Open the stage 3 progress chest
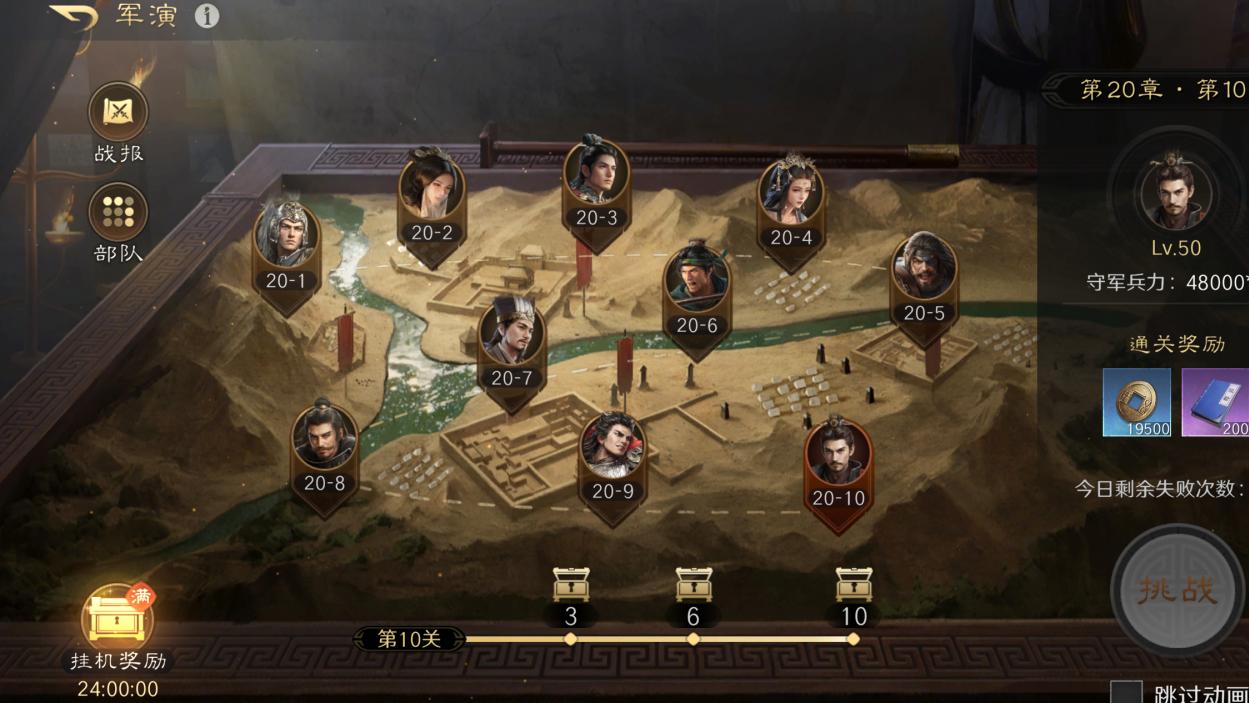Image resolution: width=1249 pixels, height=703 pixels. tap(571, 585)
